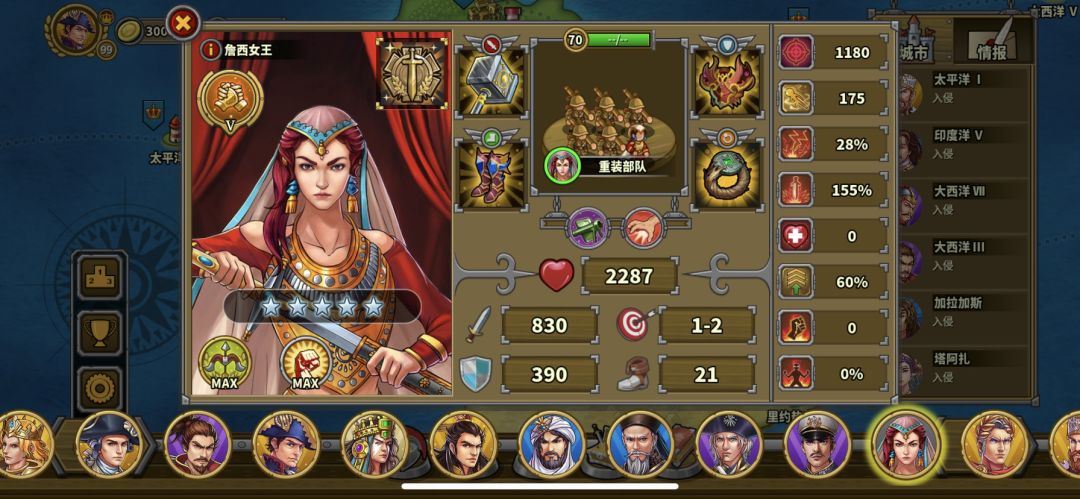Select the war hammer equipment slot

[x=490, y=82]
